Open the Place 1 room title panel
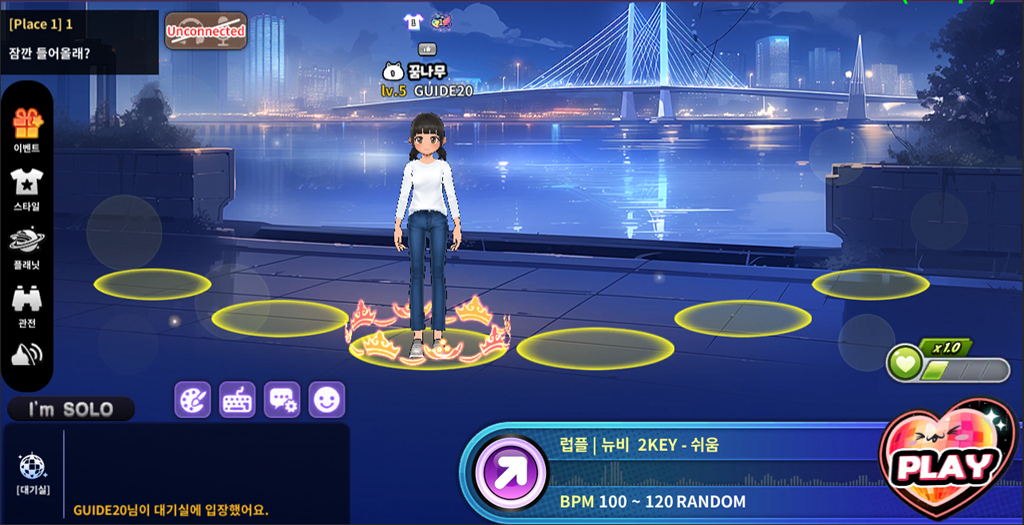The width and height of the screenshot is (1024, 525). [x=79, y=41]
